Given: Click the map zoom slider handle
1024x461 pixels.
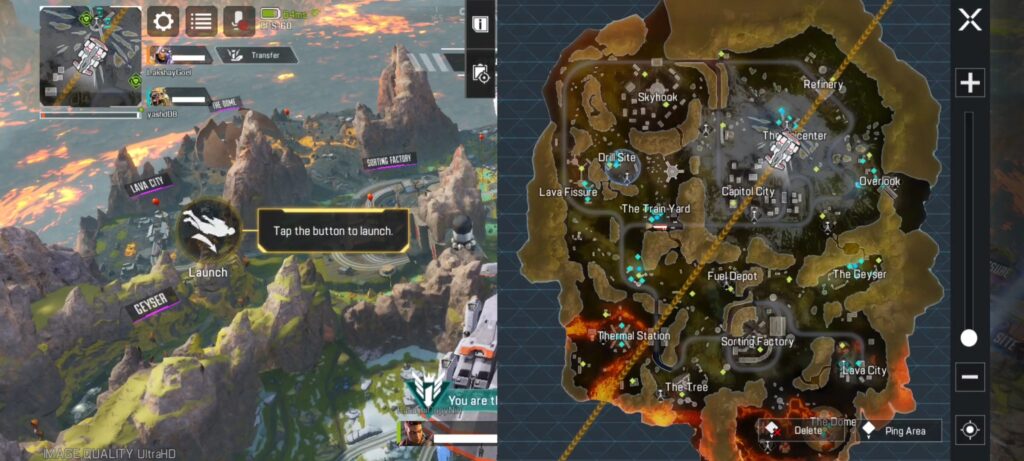Looking at the screenshot, I should click(x=969, y=338).
